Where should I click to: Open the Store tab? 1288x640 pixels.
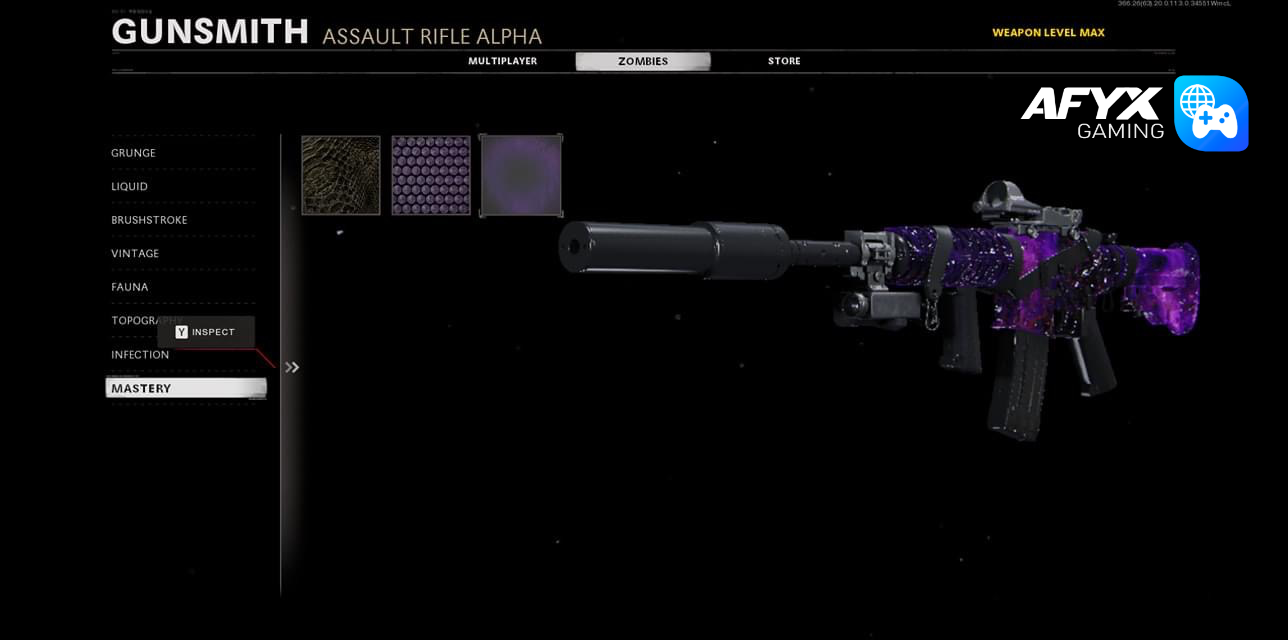coord(784,61)
